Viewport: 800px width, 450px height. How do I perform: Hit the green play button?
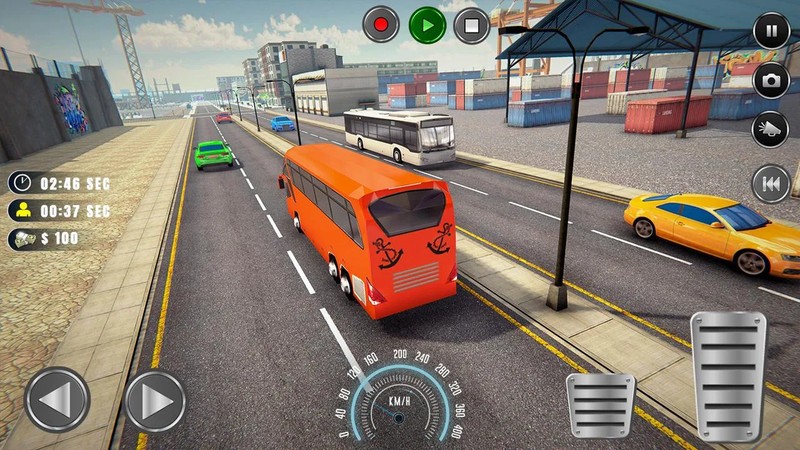pyautogui.click(x=427, y=24)
